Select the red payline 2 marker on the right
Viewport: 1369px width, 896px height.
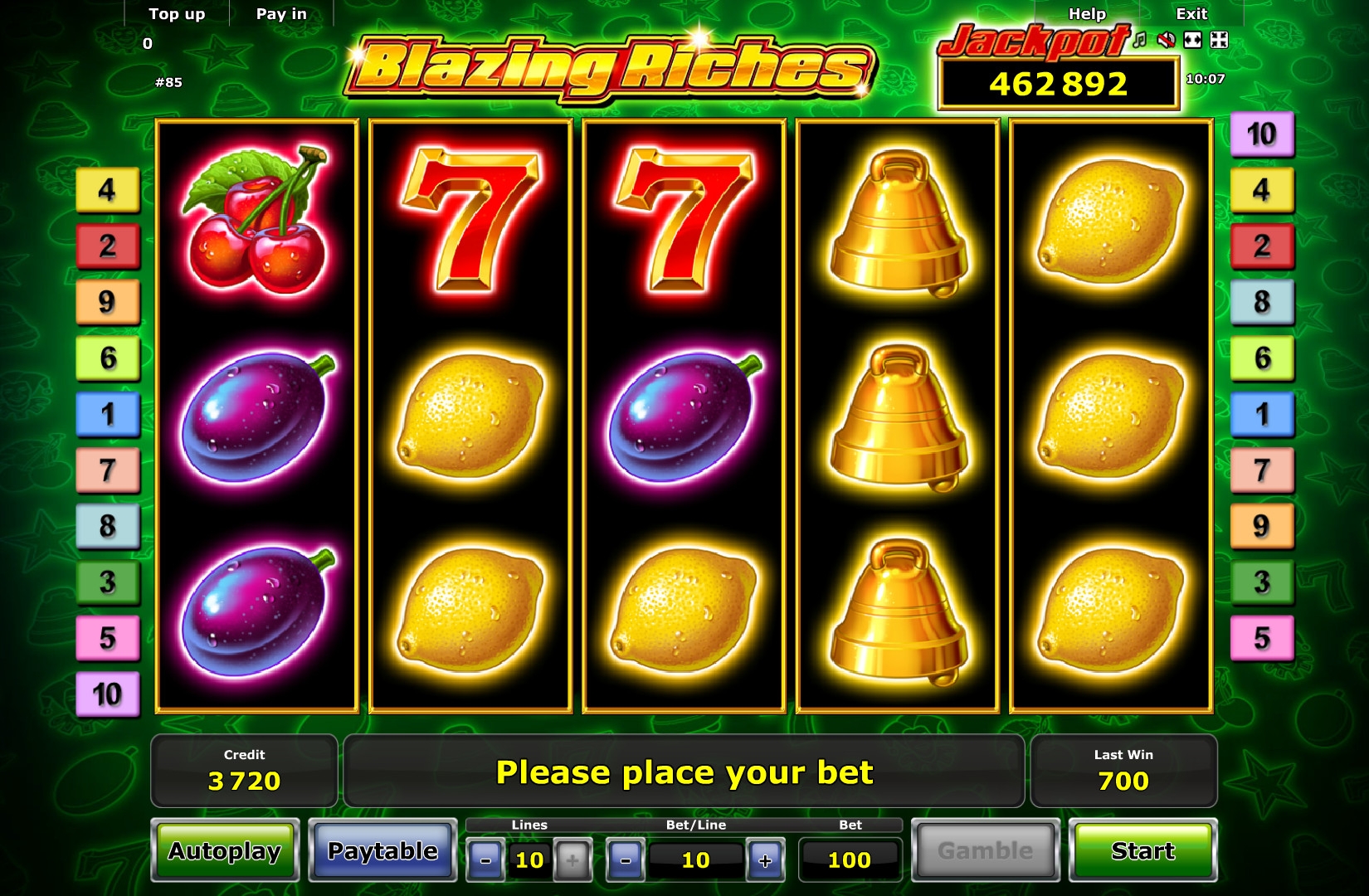[x=1261, y=246]
